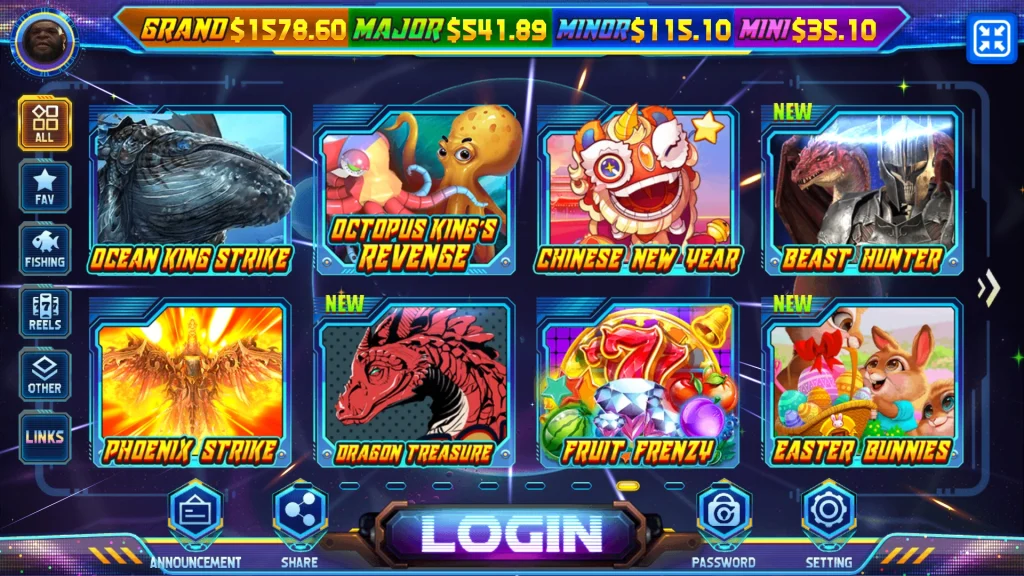The image size is (1024, 576).
Task: Click the Share icon
Action: tap(300, 514)
